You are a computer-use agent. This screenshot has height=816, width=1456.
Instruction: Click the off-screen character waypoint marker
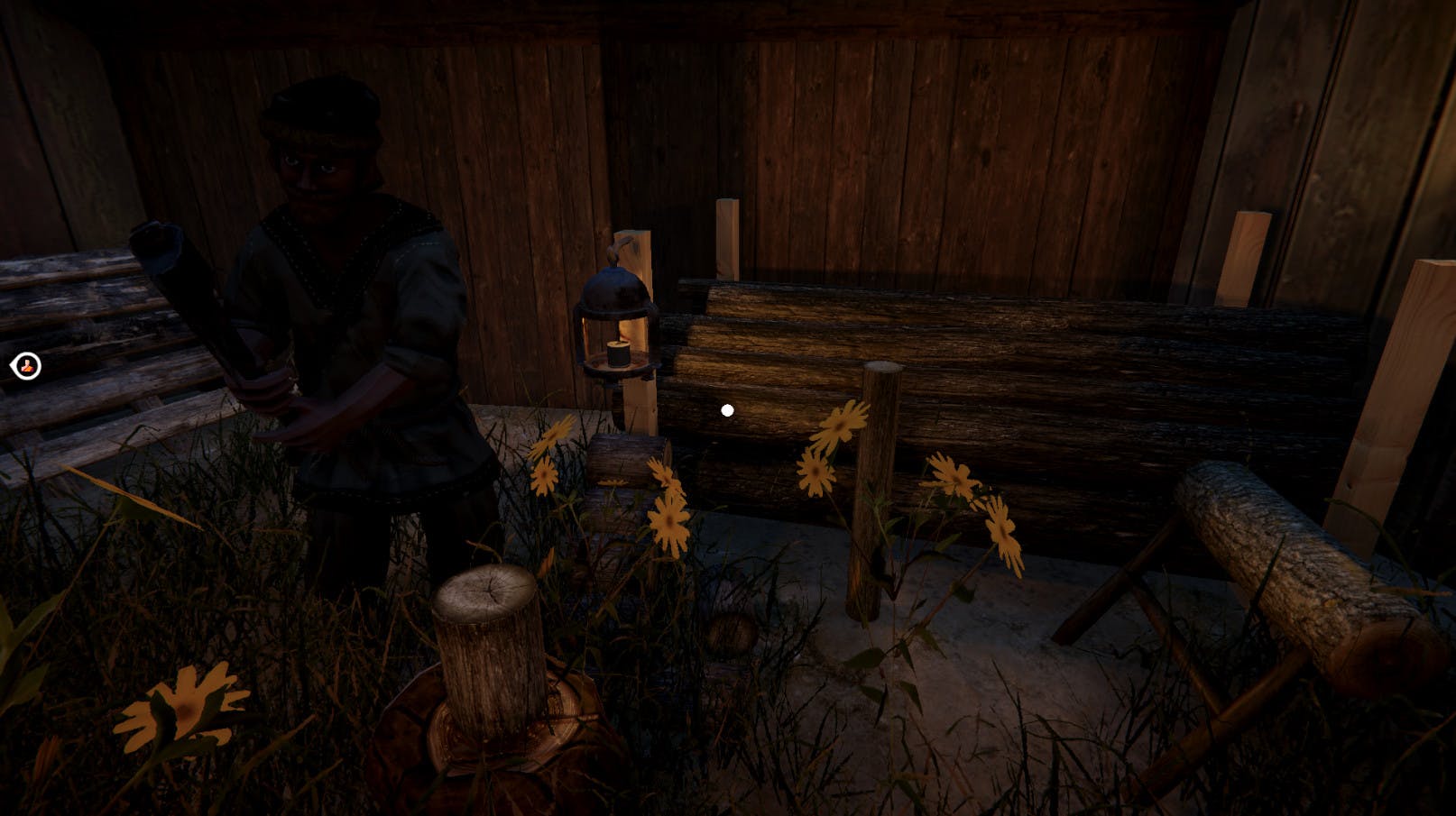tap(26, 366)
